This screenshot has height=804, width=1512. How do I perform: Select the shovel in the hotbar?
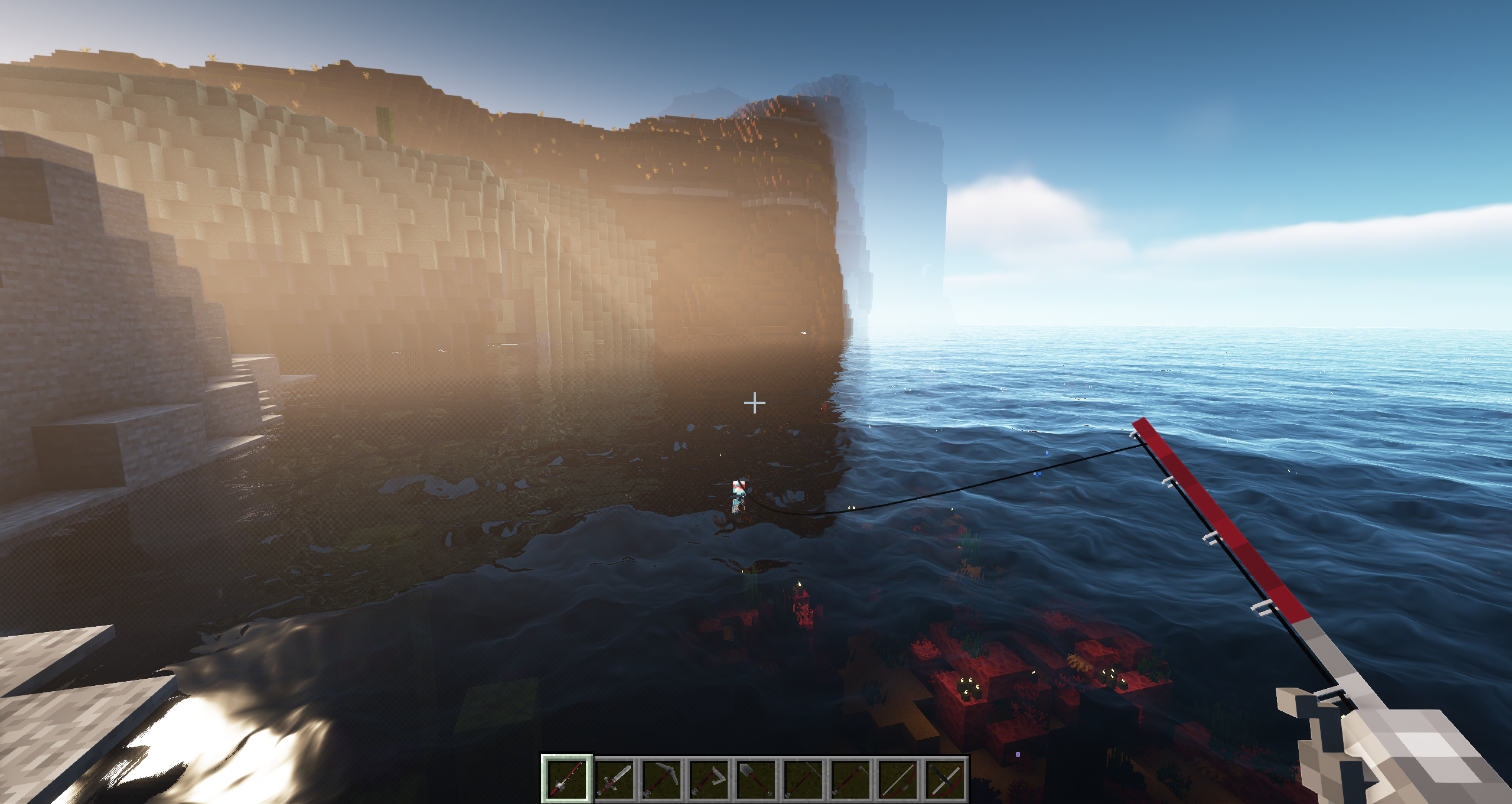tap(757, 778)
